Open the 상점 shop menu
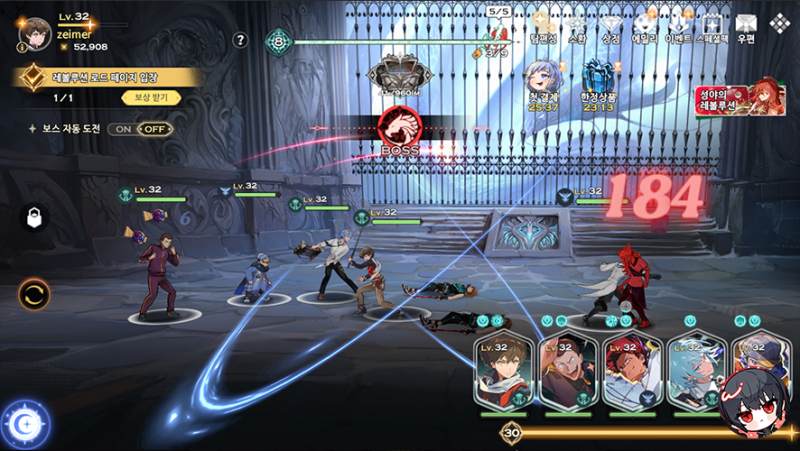Viewport: 800px width, 451px height. pyautogui.click(x=610, y=26)
